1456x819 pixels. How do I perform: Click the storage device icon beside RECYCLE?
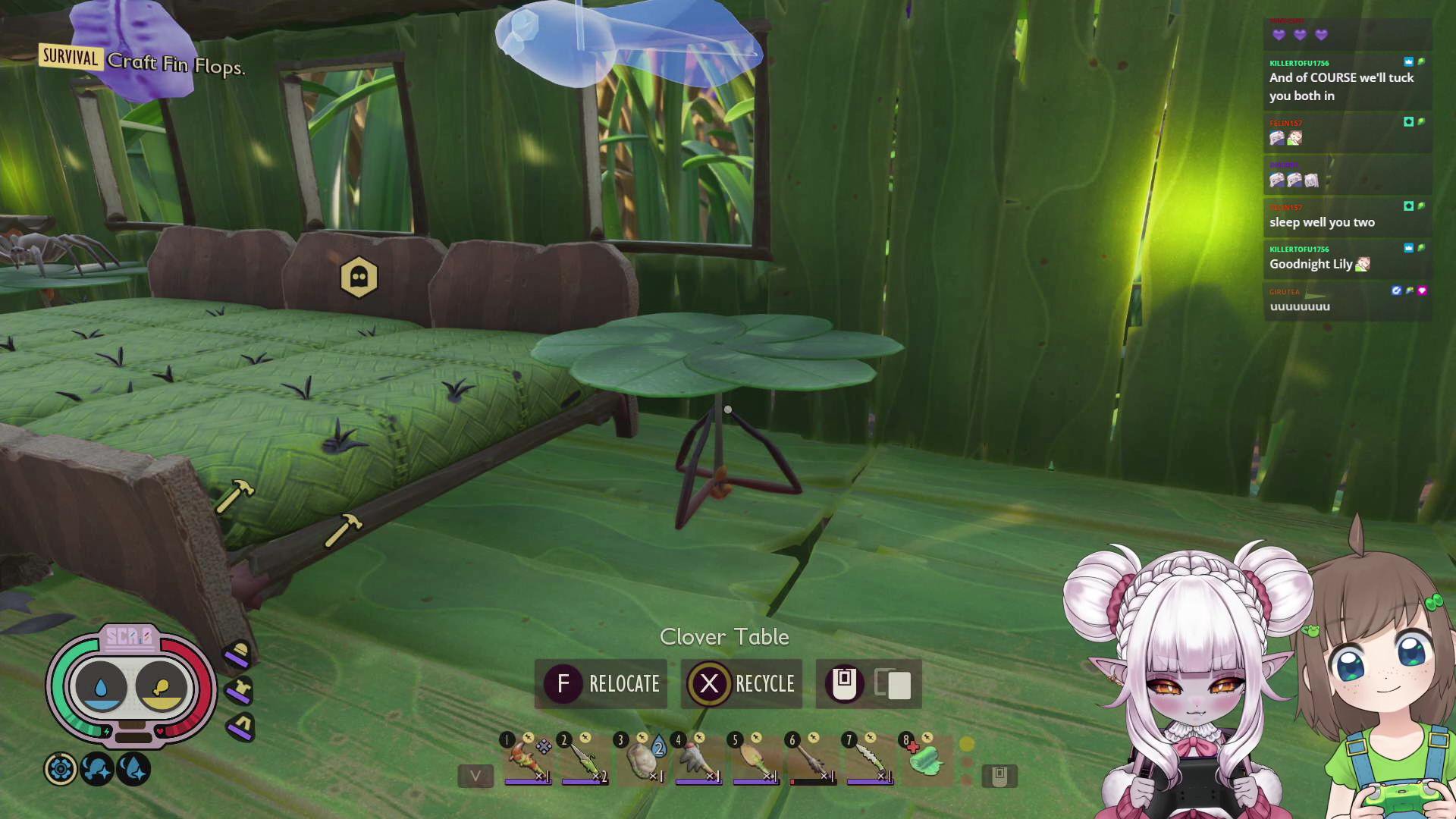(844, 684)
